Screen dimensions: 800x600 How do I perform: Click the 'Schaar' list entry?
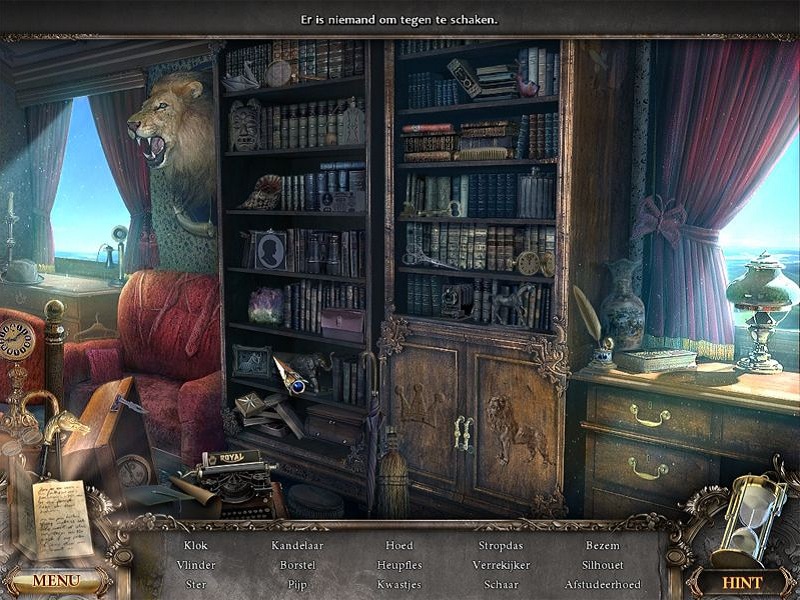click(x=501, y=584)
